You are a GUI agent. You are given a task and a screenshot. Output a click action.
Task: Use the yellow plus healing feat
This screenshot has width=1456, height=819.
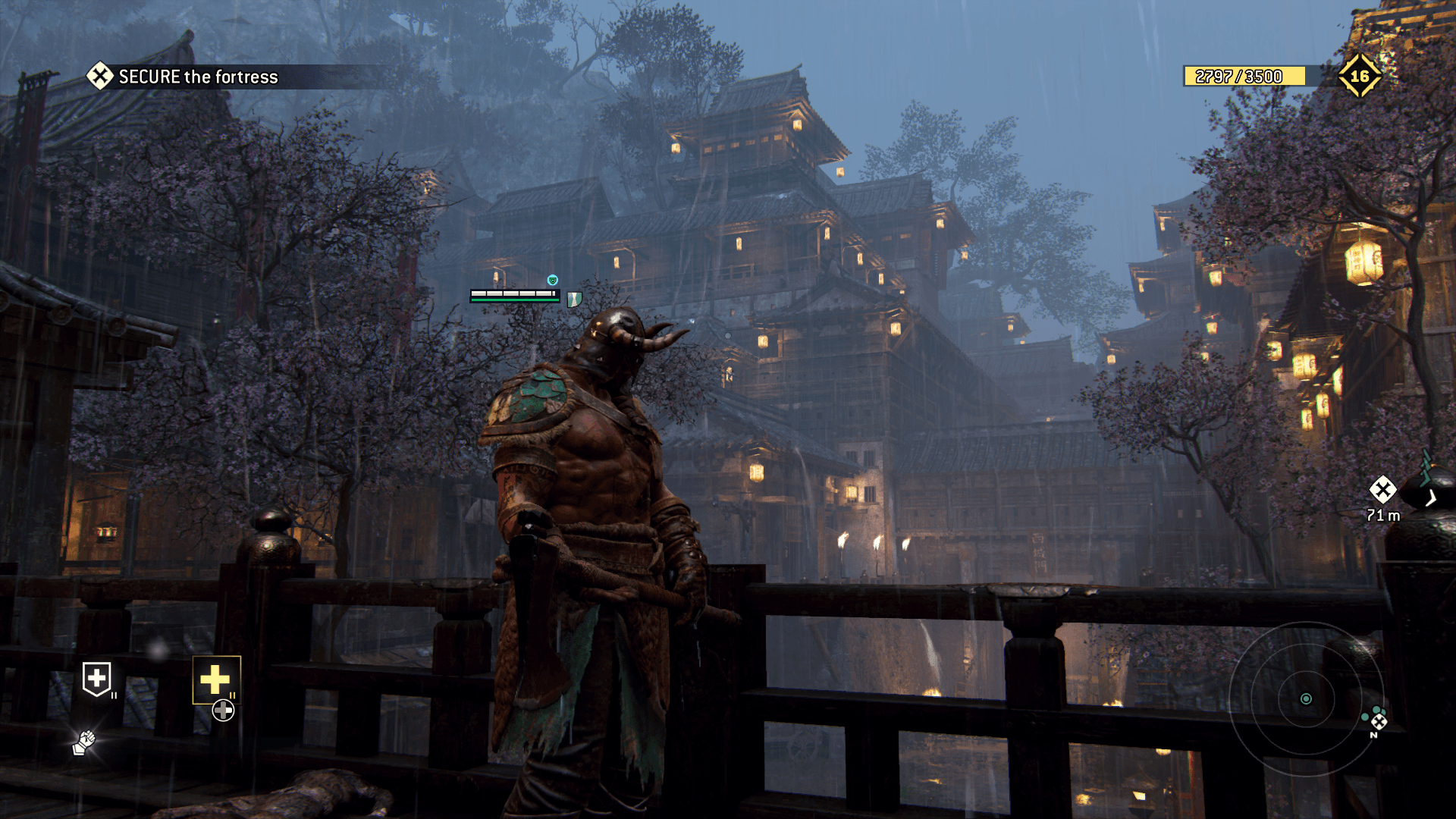point(215,679)
